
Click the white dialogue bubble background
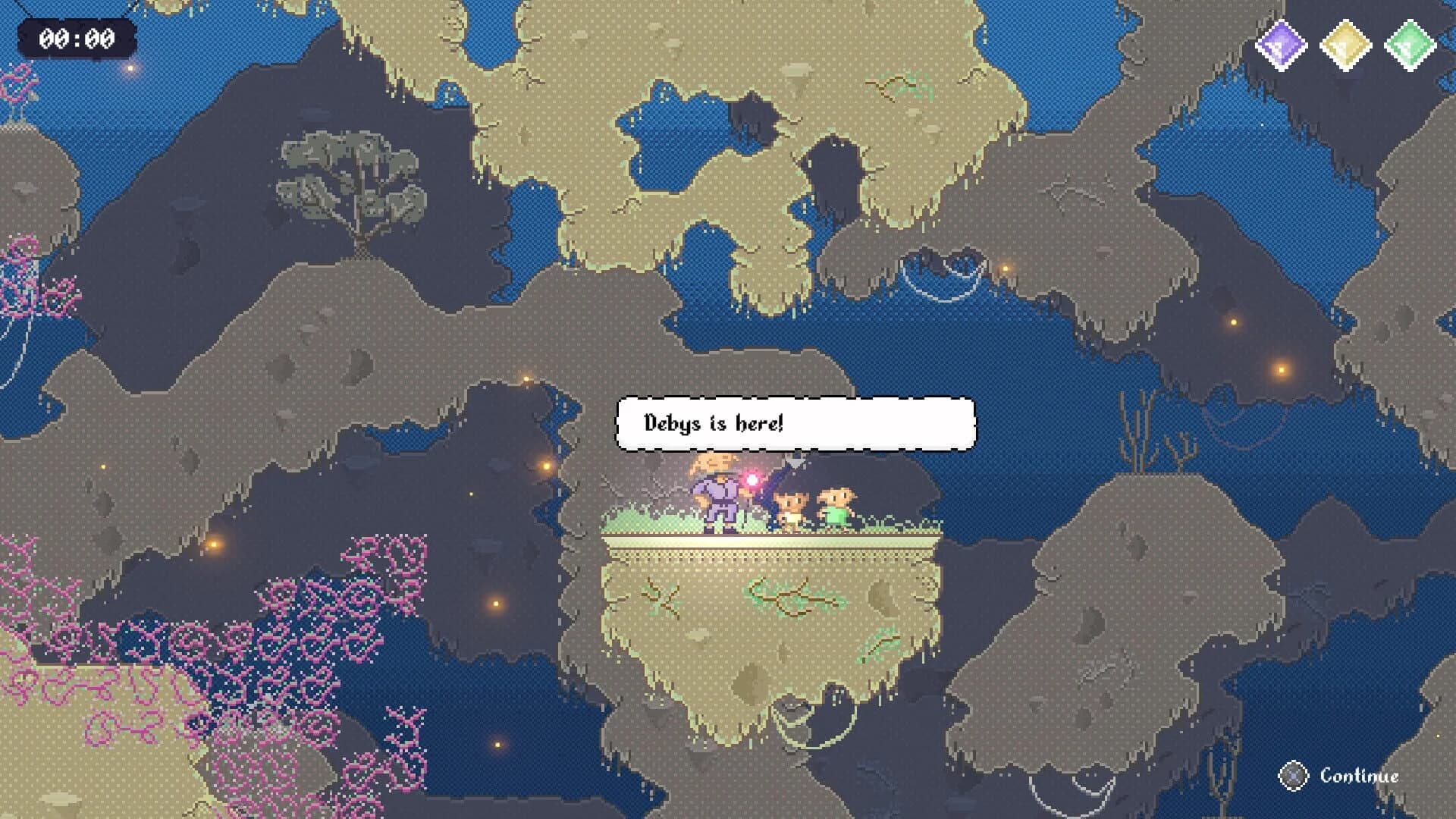pyautogui.click(x=872, y=423)
